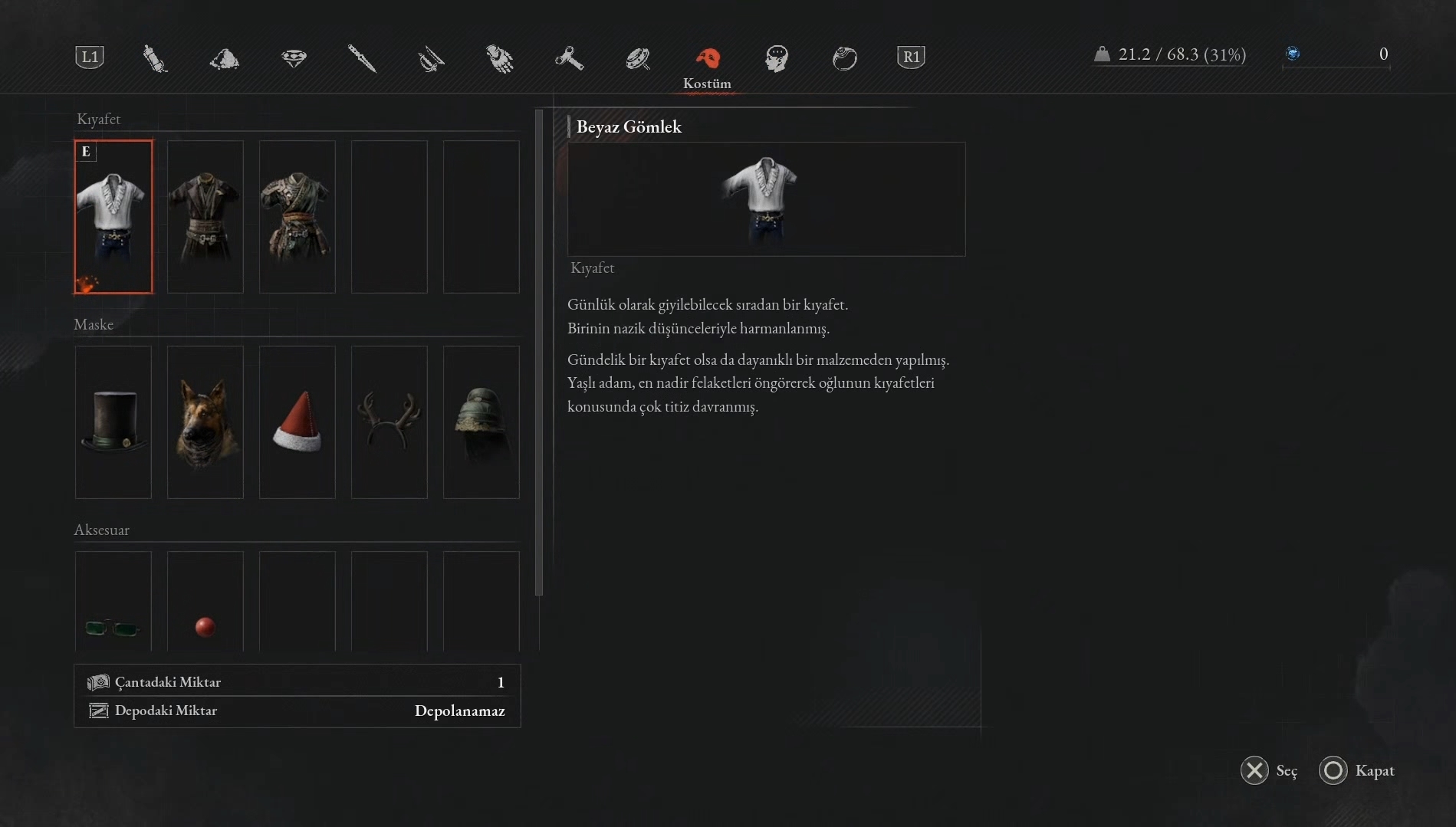The height and width of the screenshot is (827, 1456).
Task: Open the mechanical hand Legion Arm tab
Action: [x=500, y=58]
